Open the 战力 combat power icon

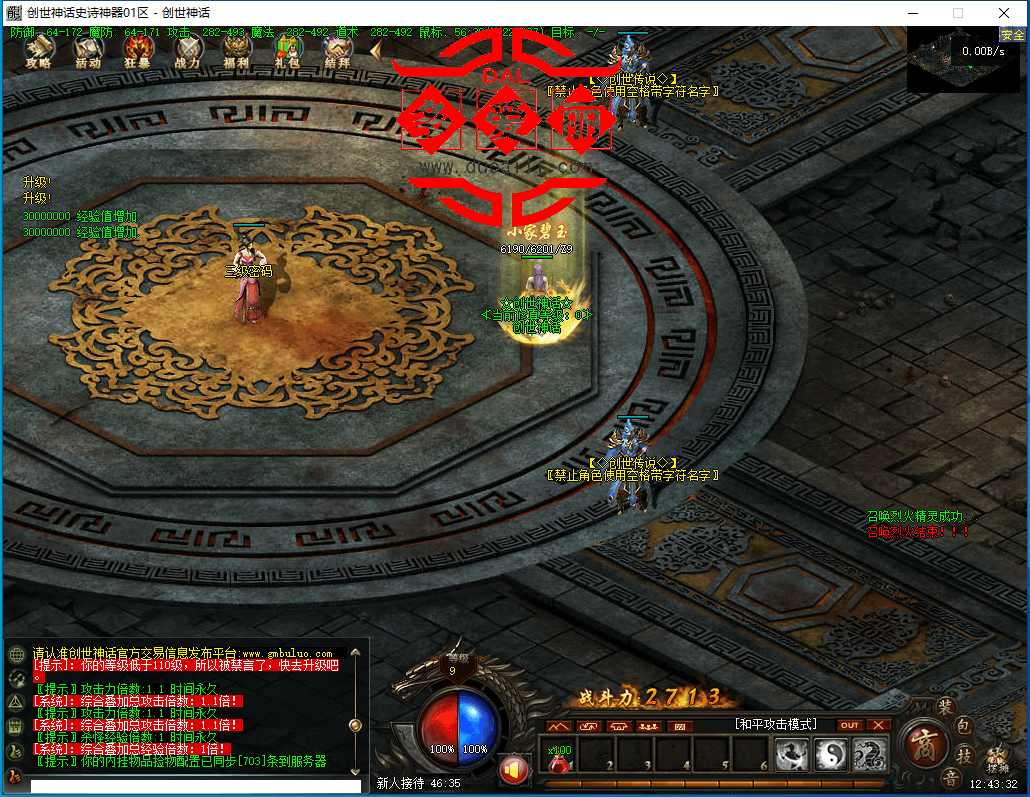[x=188, y=51]
